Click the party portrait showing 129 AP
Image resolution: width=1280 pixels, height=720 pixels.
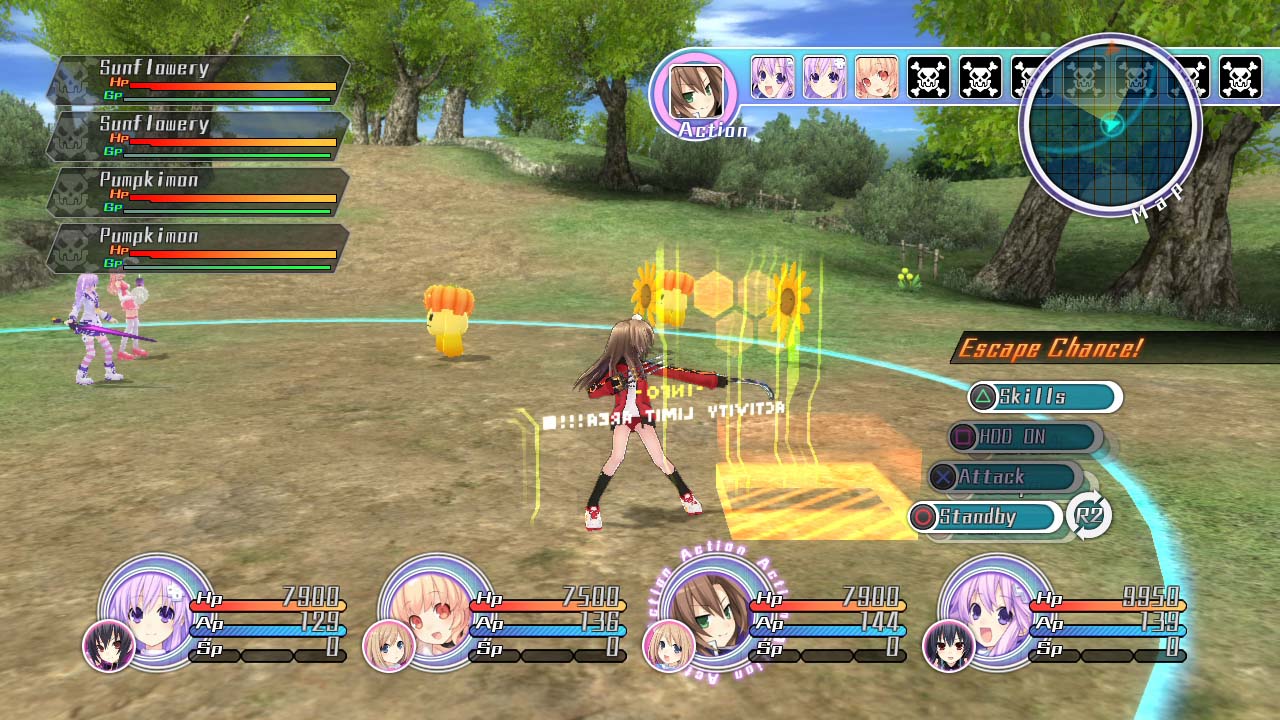point(157,608)
